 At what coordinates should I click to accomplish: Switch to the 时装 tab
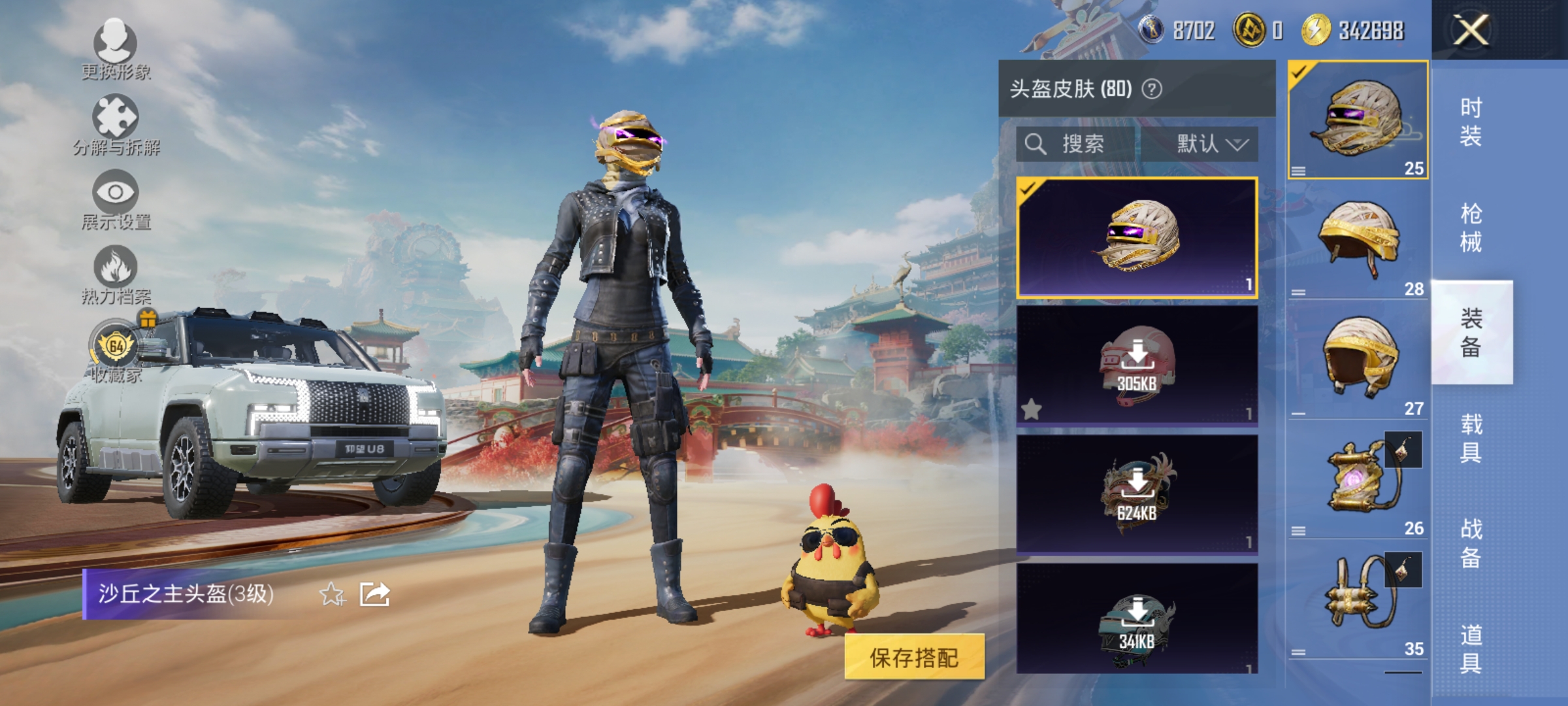[1473, 122]
